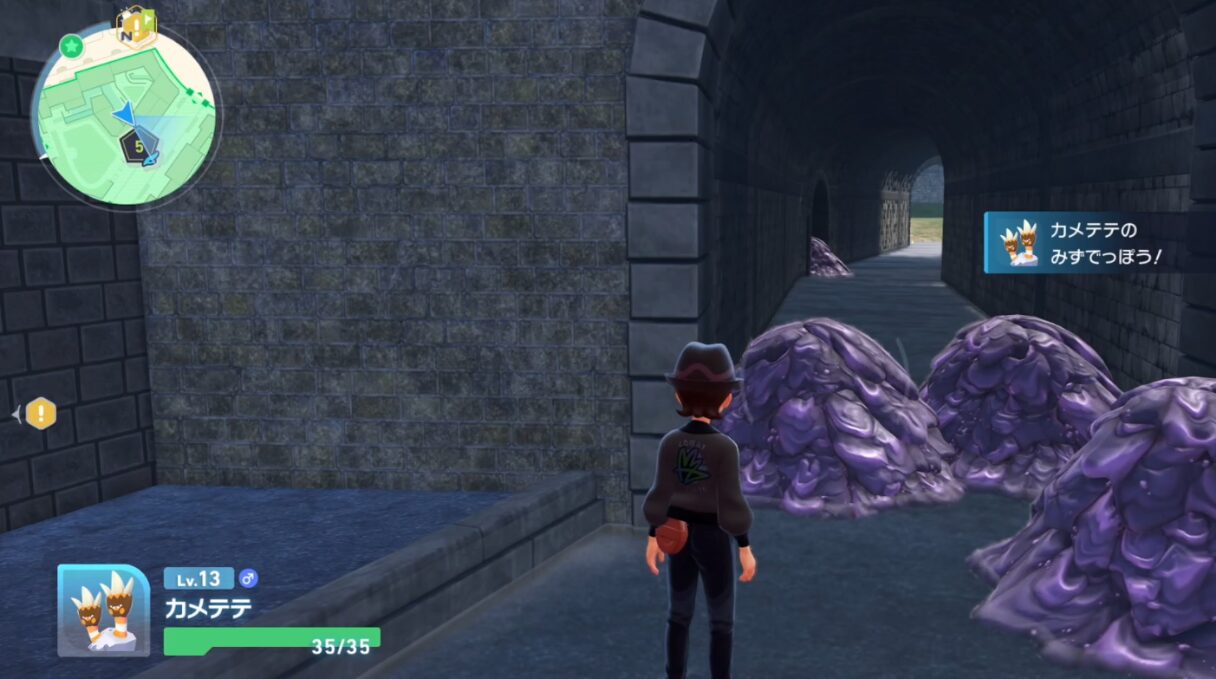The height and width of the screenshot is (679, 1216).
Task: Open the yellow exclamation notification icon
Action: click(40, 412)
